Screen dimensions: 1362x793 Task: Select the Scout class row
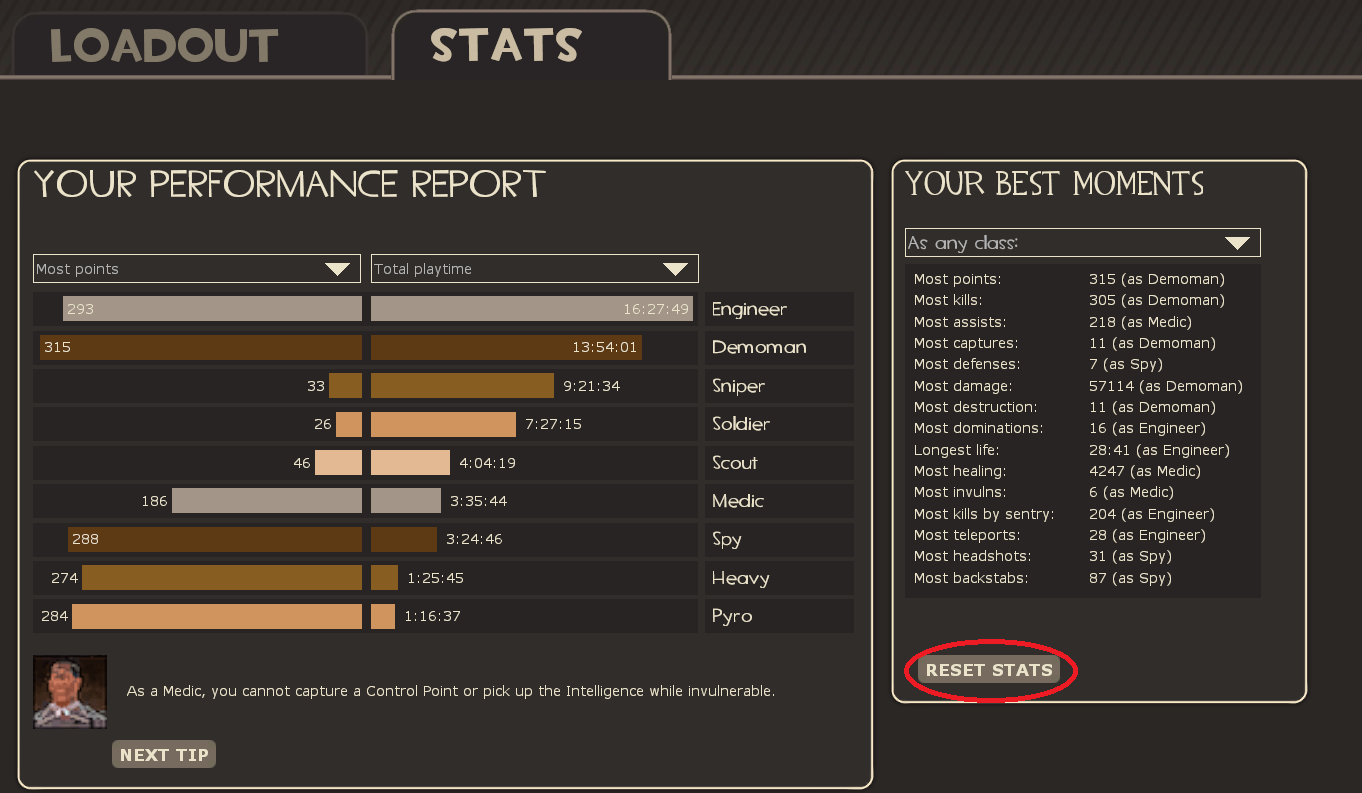(778, 462)
